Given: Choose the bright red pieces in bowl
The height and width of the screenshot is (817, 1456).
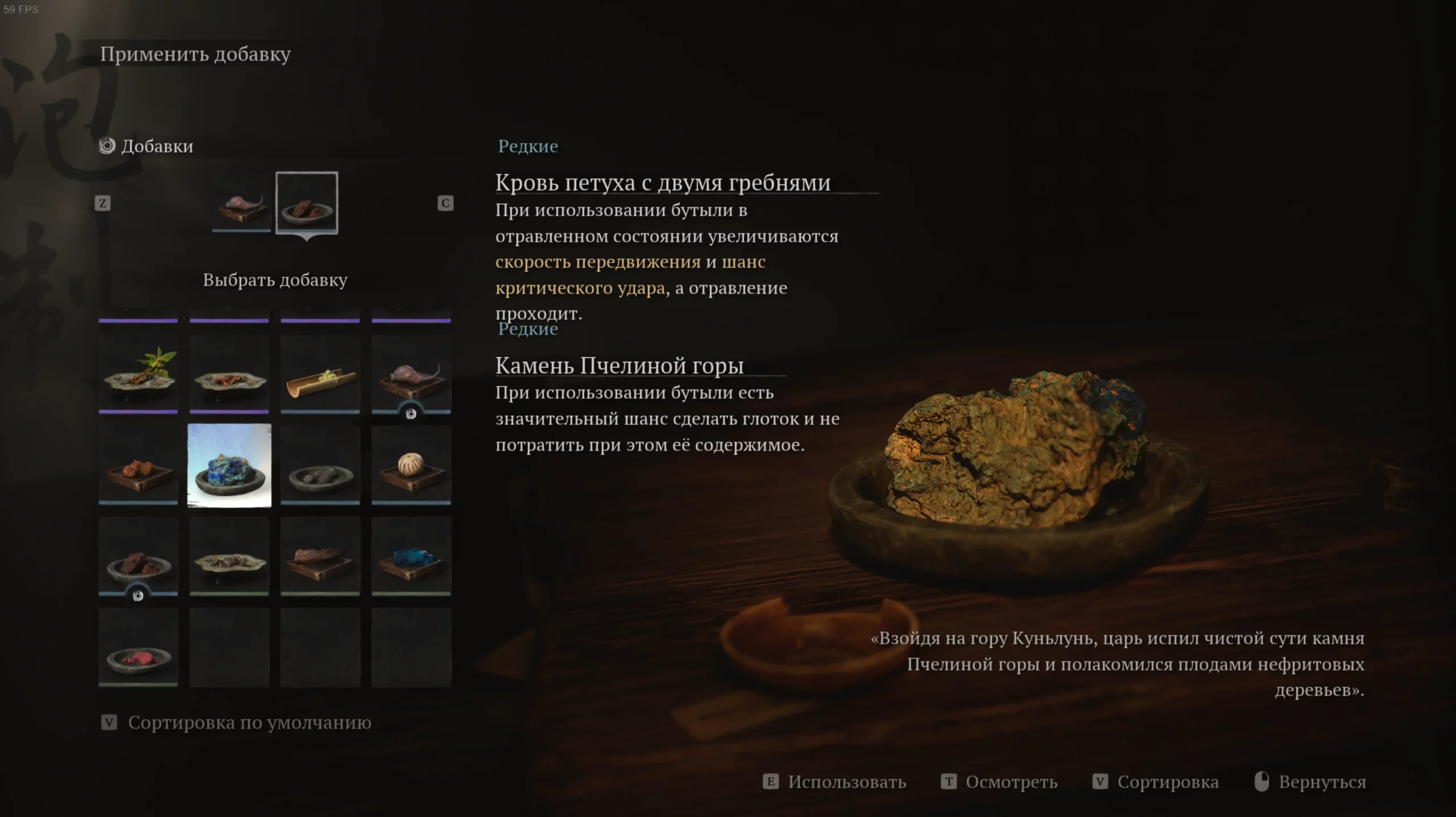Looking at the screenshot, I should pyautogui.click(x=138, y=647).
